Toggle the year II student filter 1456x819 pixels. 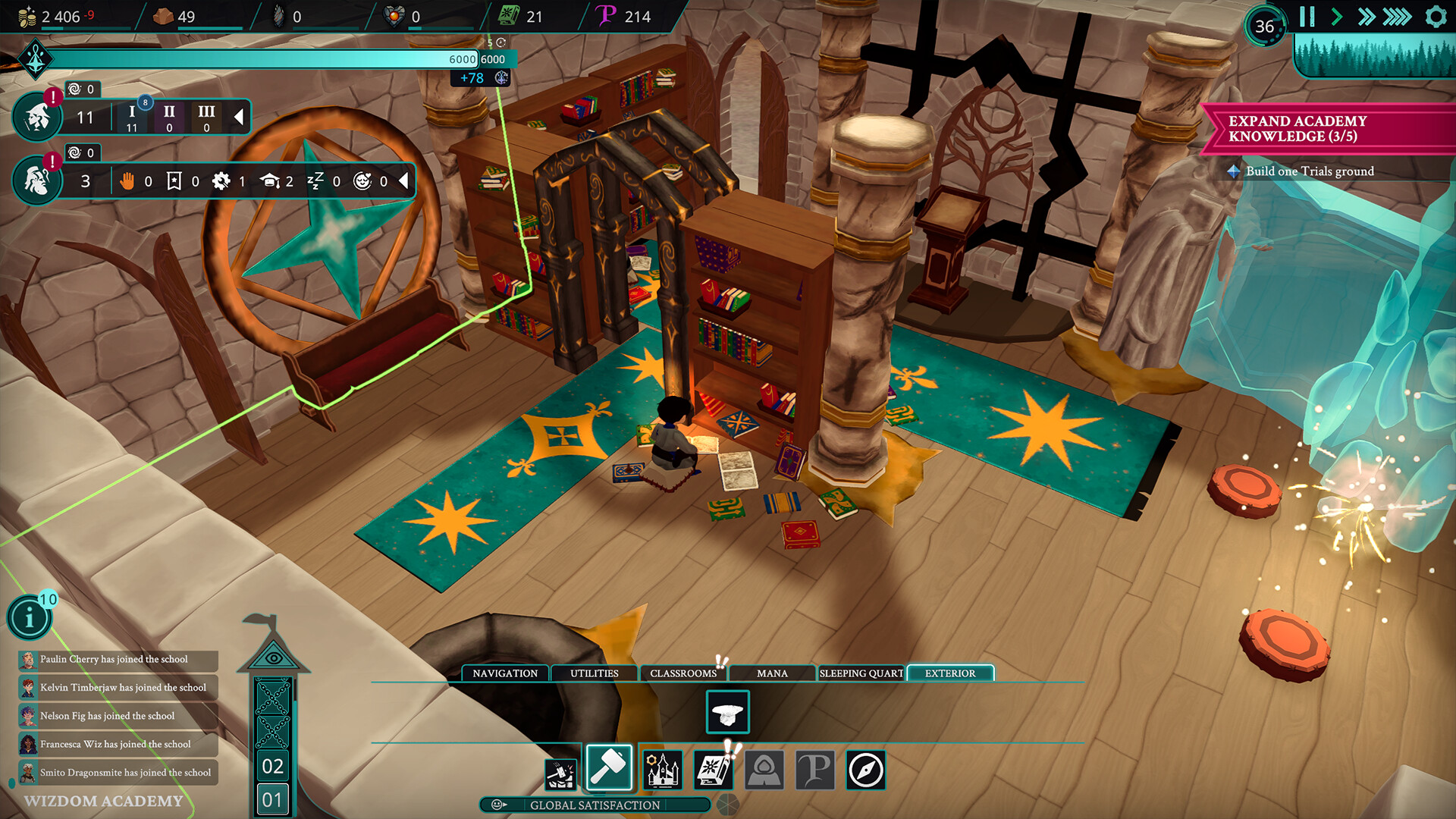(x=168, y=117)
